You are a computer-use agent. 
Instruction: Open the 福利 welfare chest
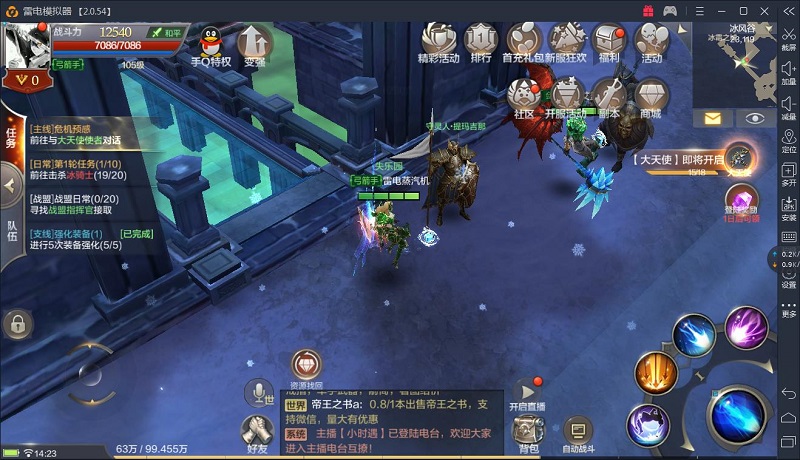click(608, 40)
